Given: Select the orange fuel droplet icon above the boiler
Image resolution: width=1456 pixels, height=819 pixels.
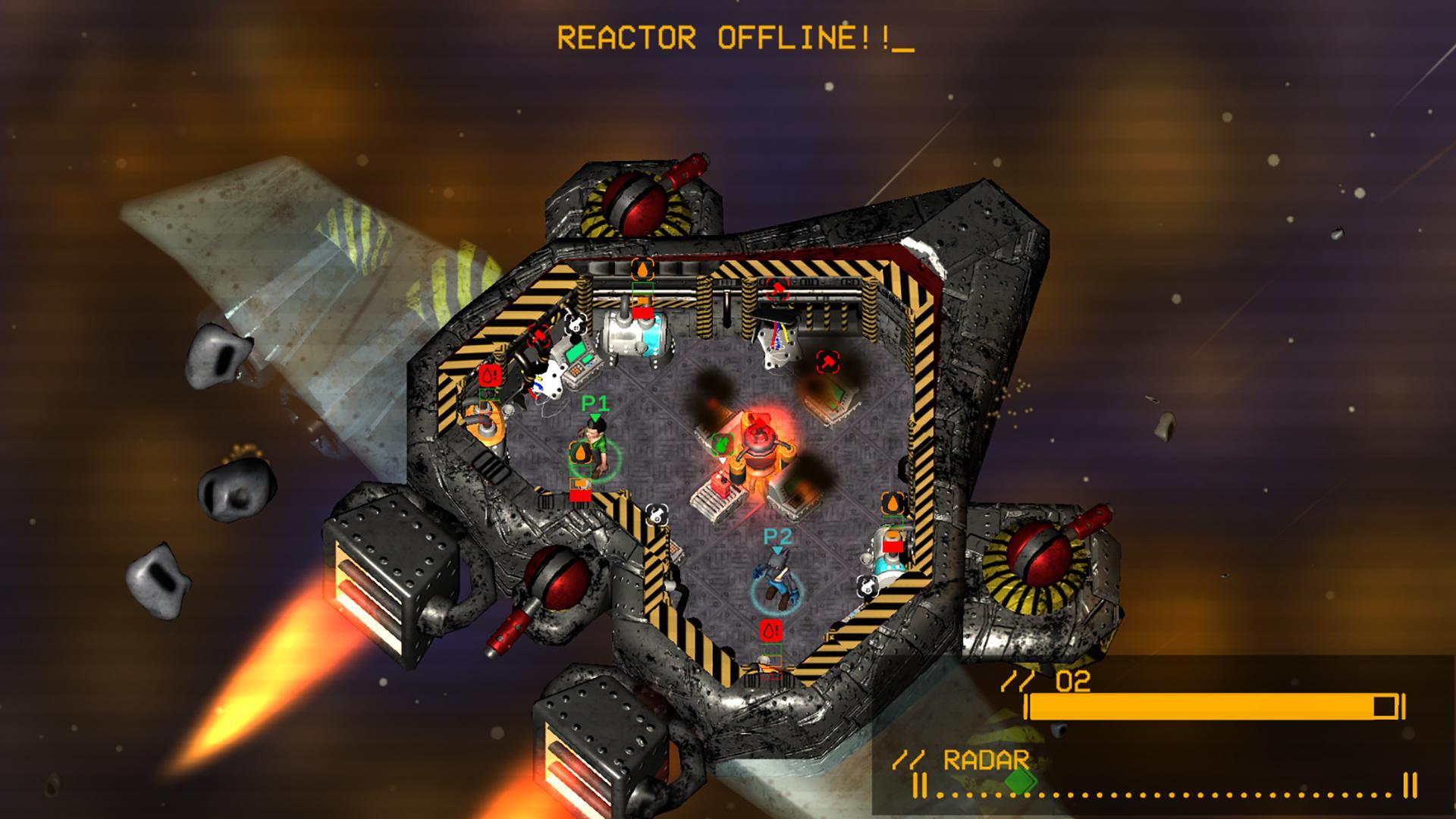Looking at the screenshot, I should (x=642, y=270).
